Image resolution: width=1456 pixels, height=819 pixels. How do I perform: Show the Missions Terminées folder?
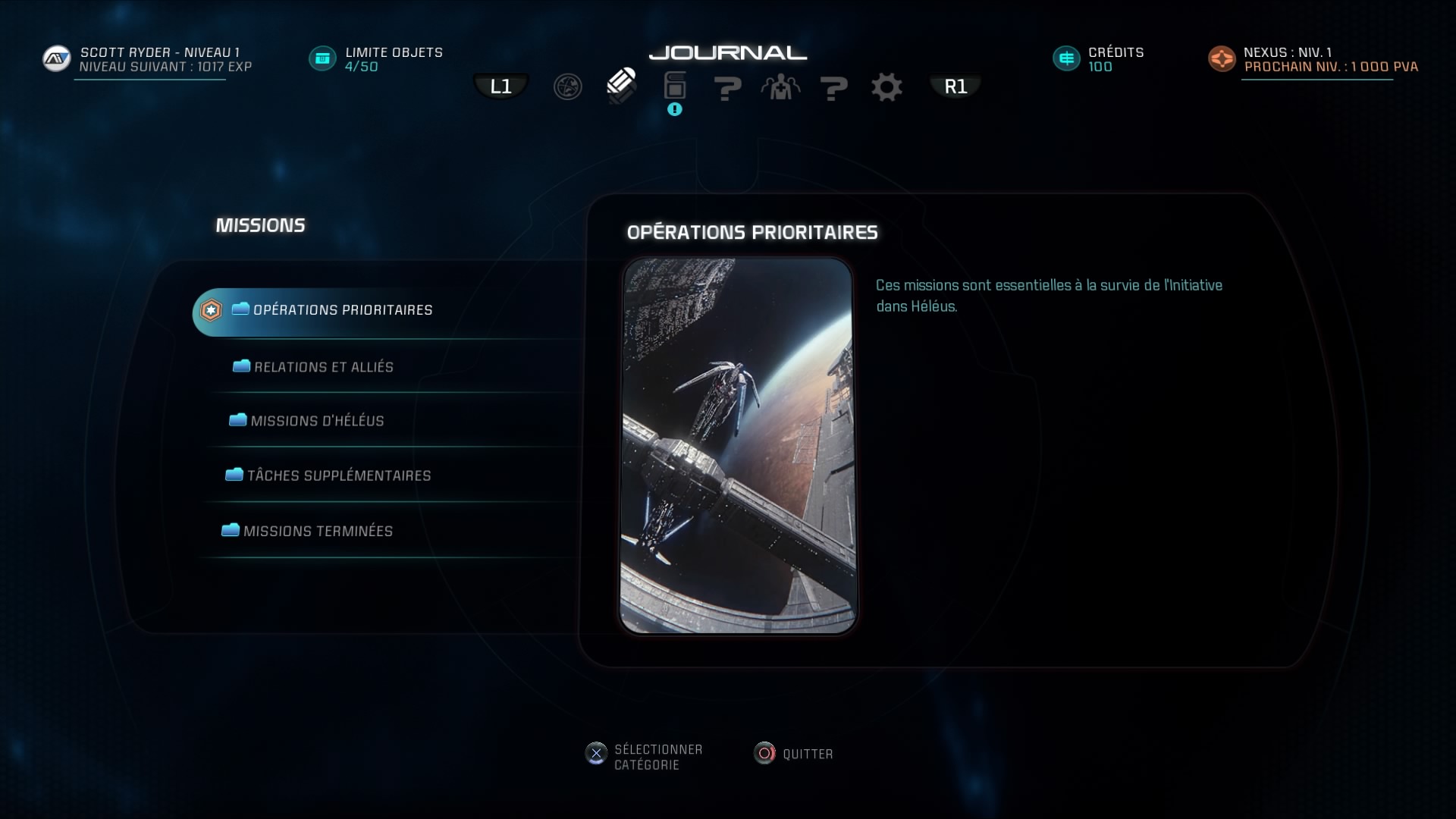click(318, 531)
